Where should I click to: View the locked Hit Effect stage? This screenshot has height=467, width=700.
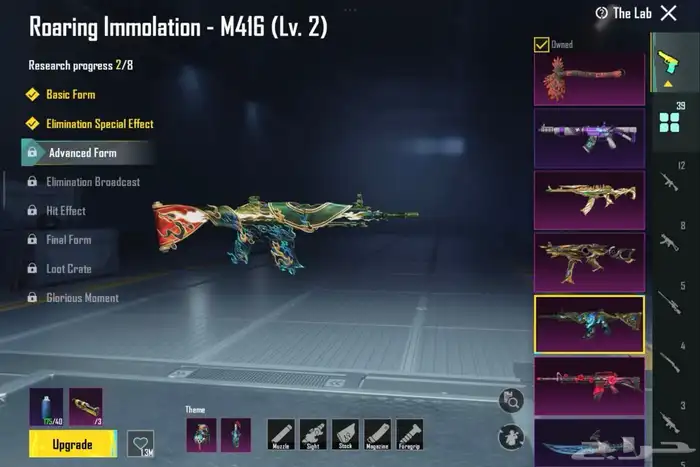(x=65, y=211)
